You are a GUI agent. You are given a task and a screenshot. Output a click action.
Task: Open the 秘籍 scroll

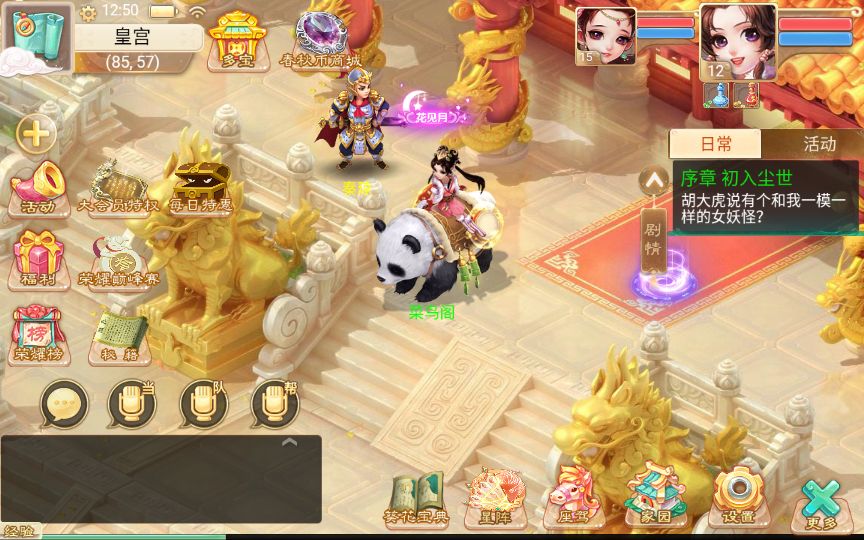(x=119, y=336)
